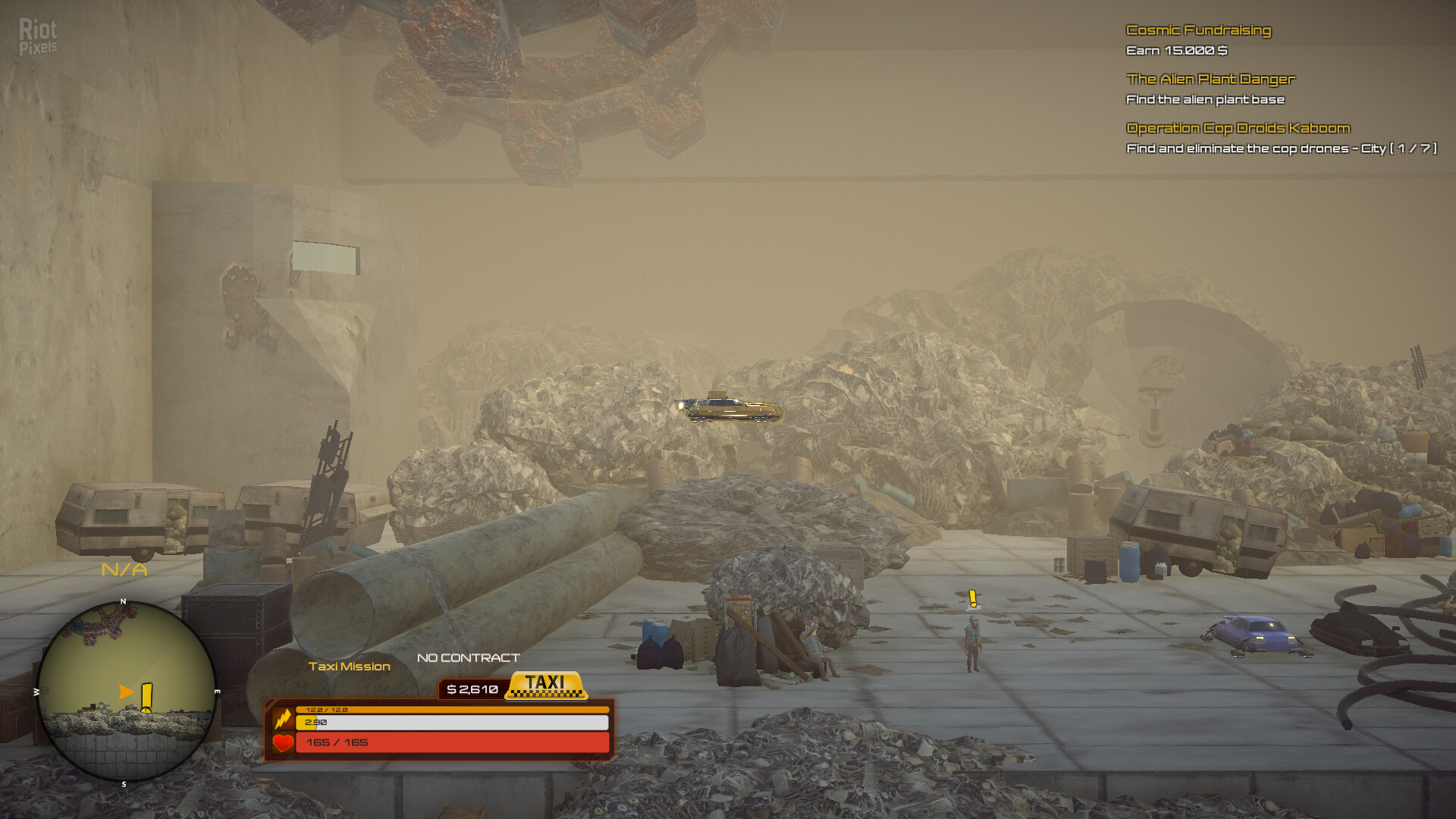Click the circular minimap
1456x819 pixels.
(x=127, y=692)
